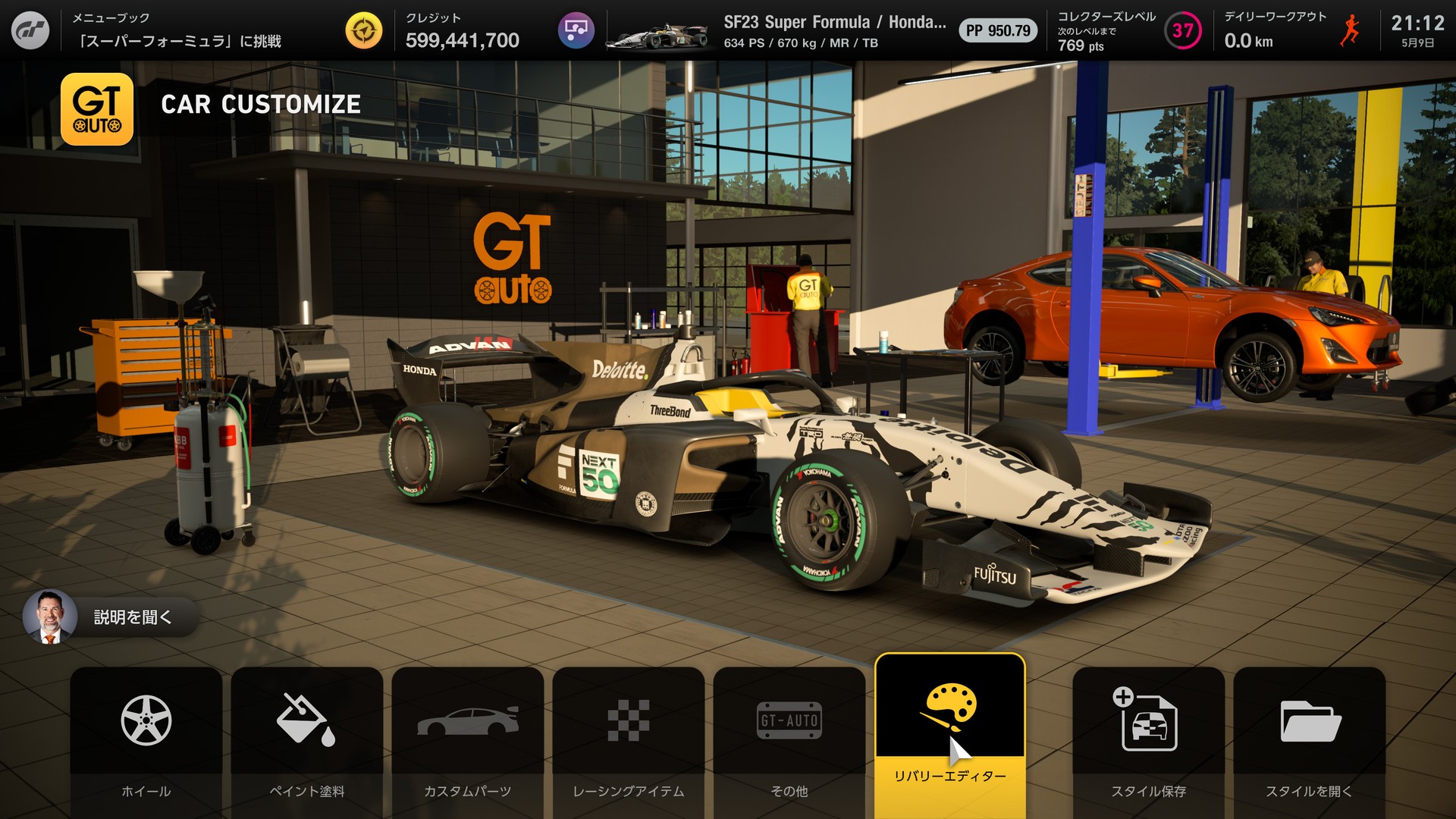Select ペイント塗料 paint option

(x=307, y=739)
